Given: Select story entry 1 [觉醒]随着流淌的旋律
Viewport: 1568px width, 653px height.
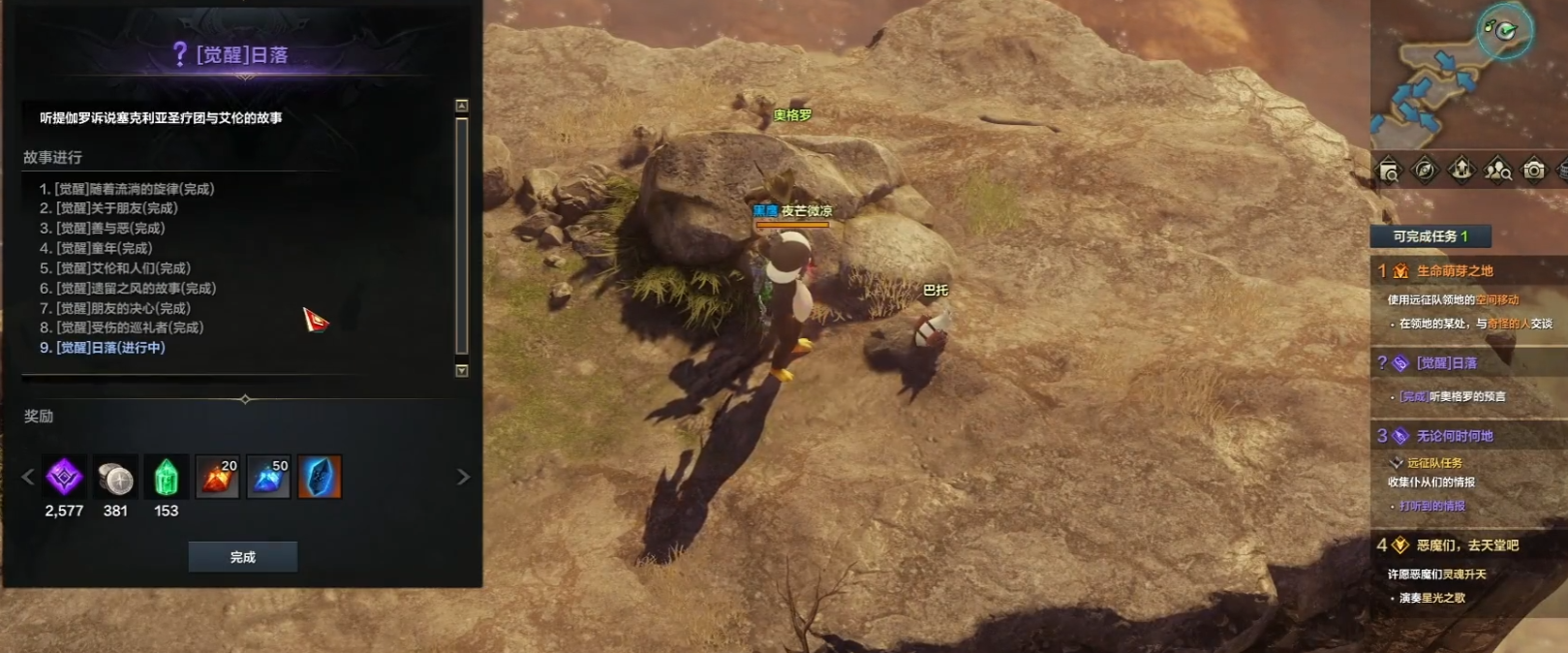Looking at the screenshot, I should click(x=127, y=189).
